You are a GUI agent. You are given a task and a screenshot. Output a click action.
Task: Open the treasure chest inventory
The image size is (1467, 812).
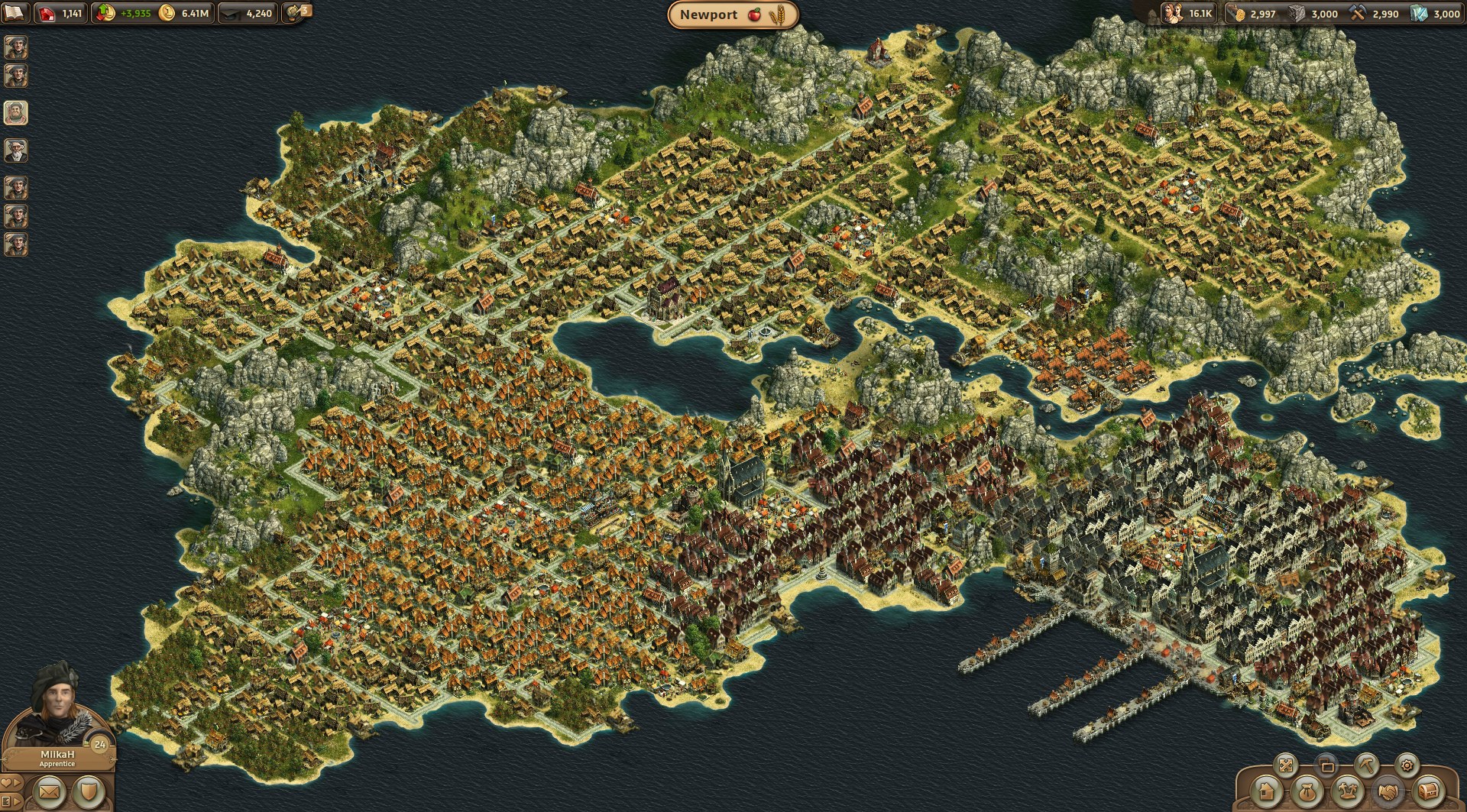[1429, 792]
